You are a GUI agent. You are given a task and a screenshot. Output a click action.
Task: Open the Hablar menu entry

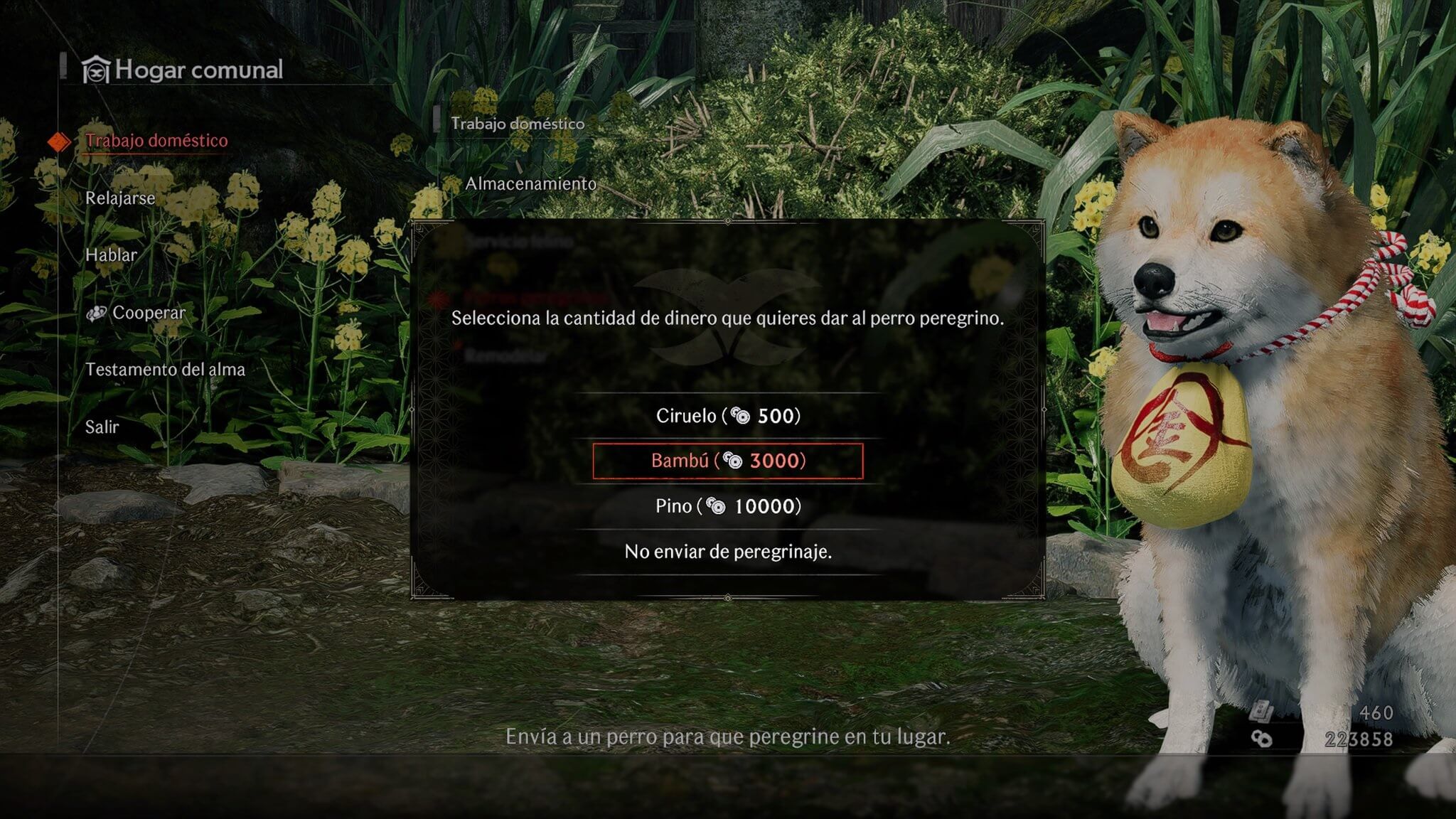[111, 255]
